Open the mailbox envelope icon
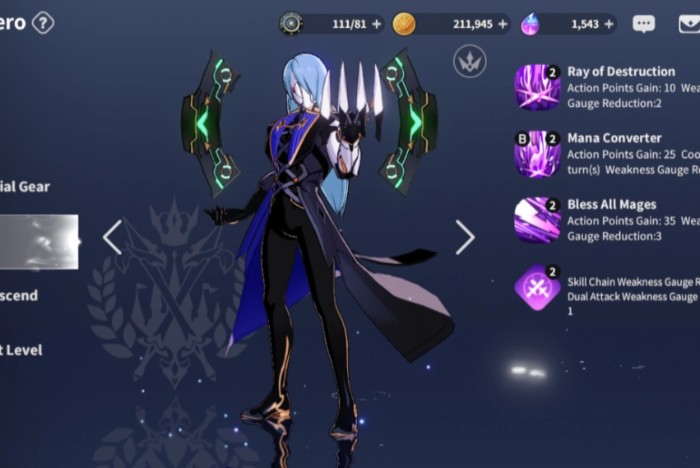The image size is (700, 468). coord(688,24)
